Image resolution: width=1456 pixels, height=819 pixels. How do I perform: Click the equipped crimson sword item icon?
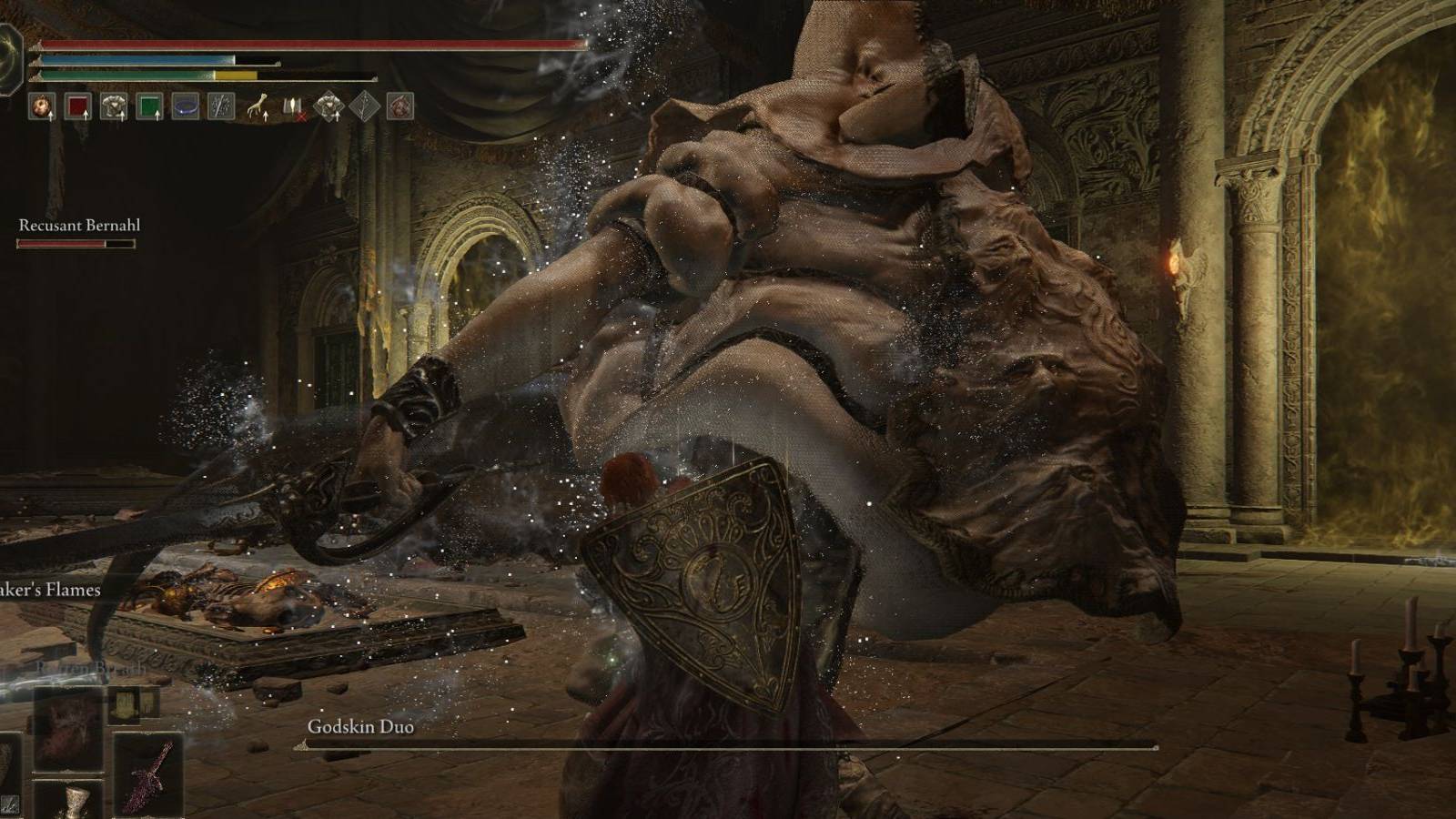tap(147, 775)
